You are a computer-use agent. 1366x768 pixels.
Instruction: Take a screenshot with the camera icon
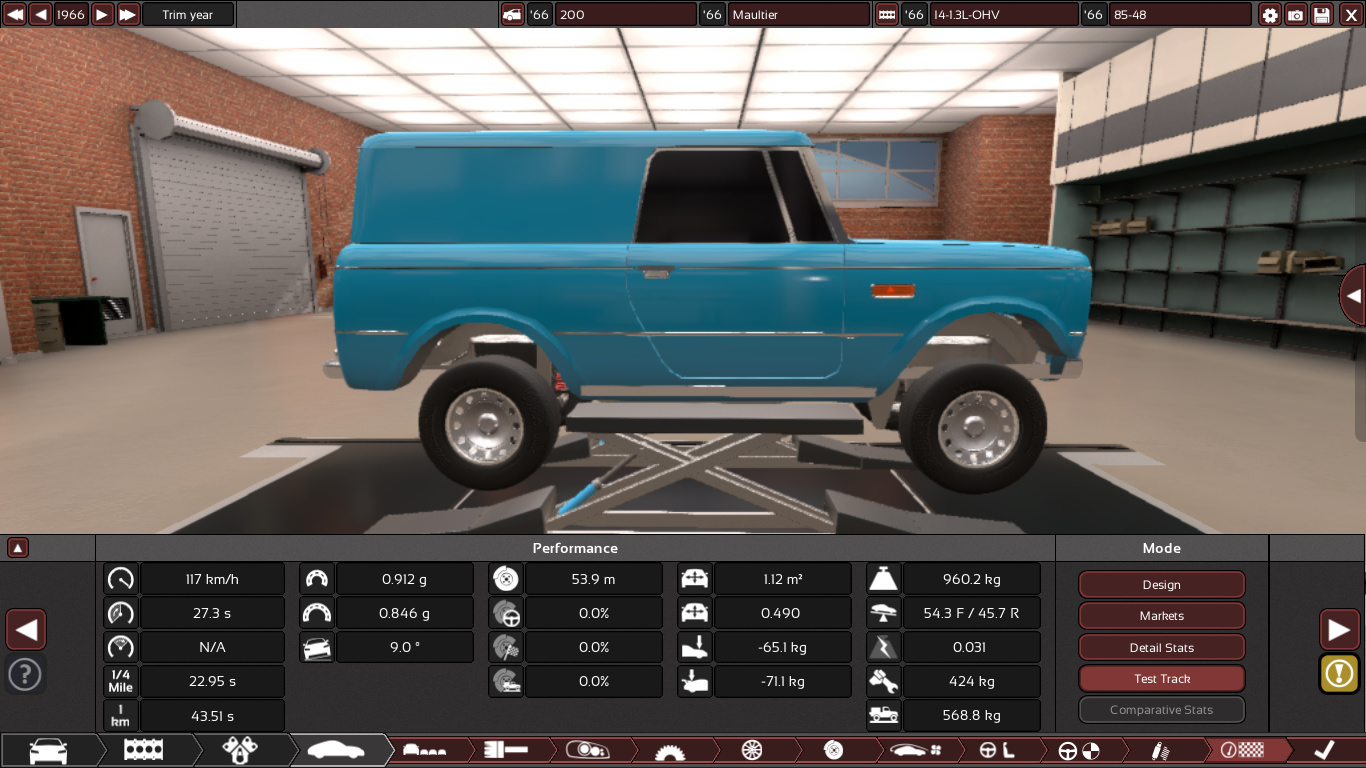[1296, 15]
